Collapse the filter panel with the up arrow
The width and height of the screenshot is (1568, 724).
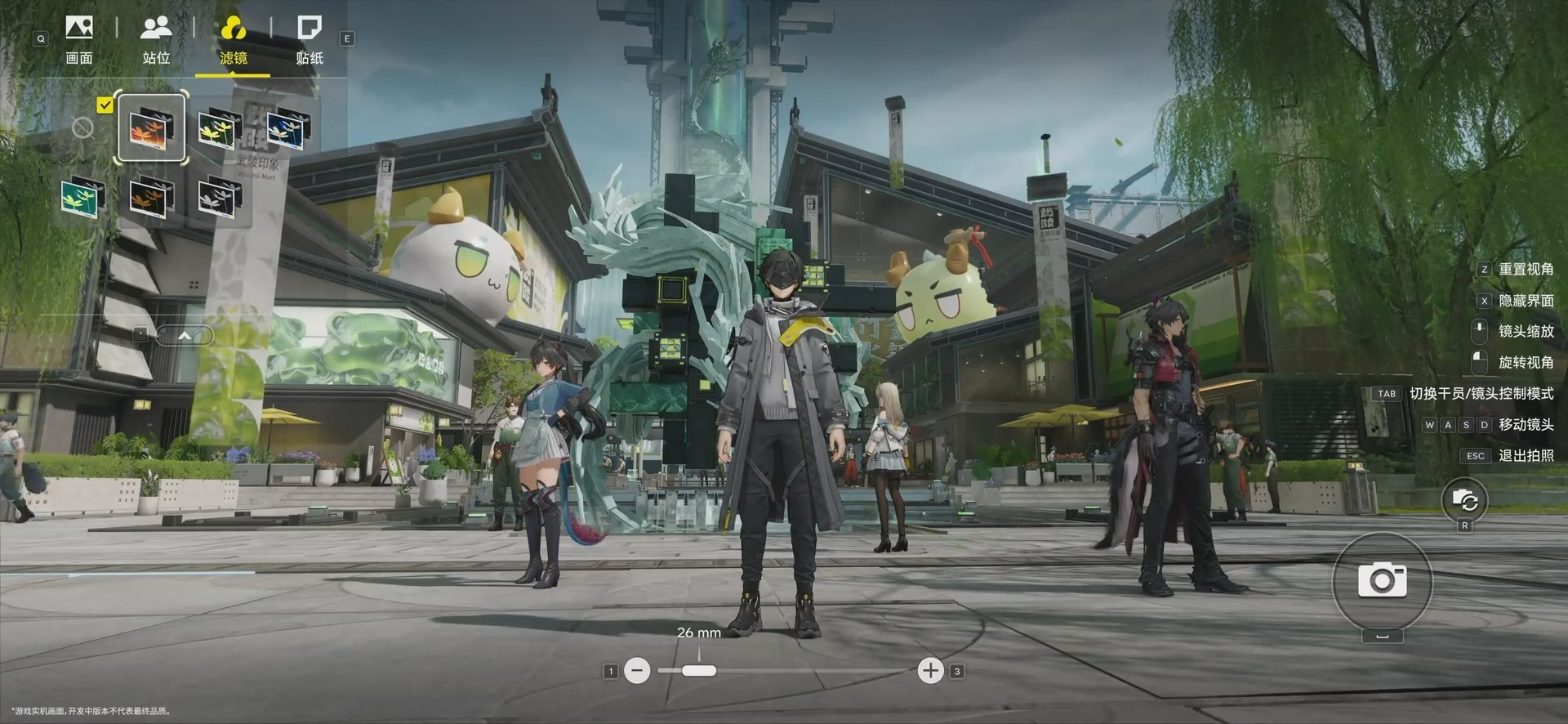coord(185,335)
